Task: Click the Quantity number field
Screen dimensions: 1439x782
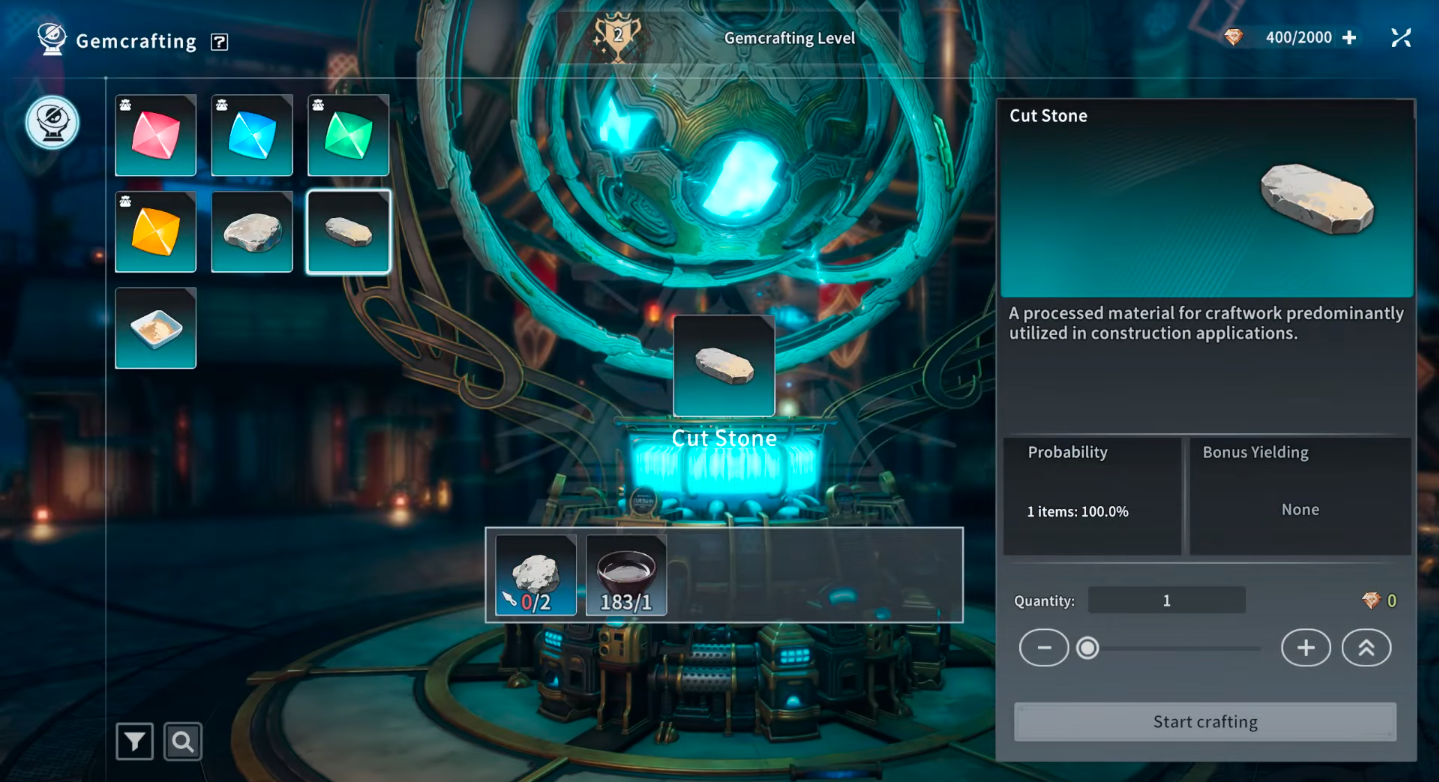Action: (1166, 601)
